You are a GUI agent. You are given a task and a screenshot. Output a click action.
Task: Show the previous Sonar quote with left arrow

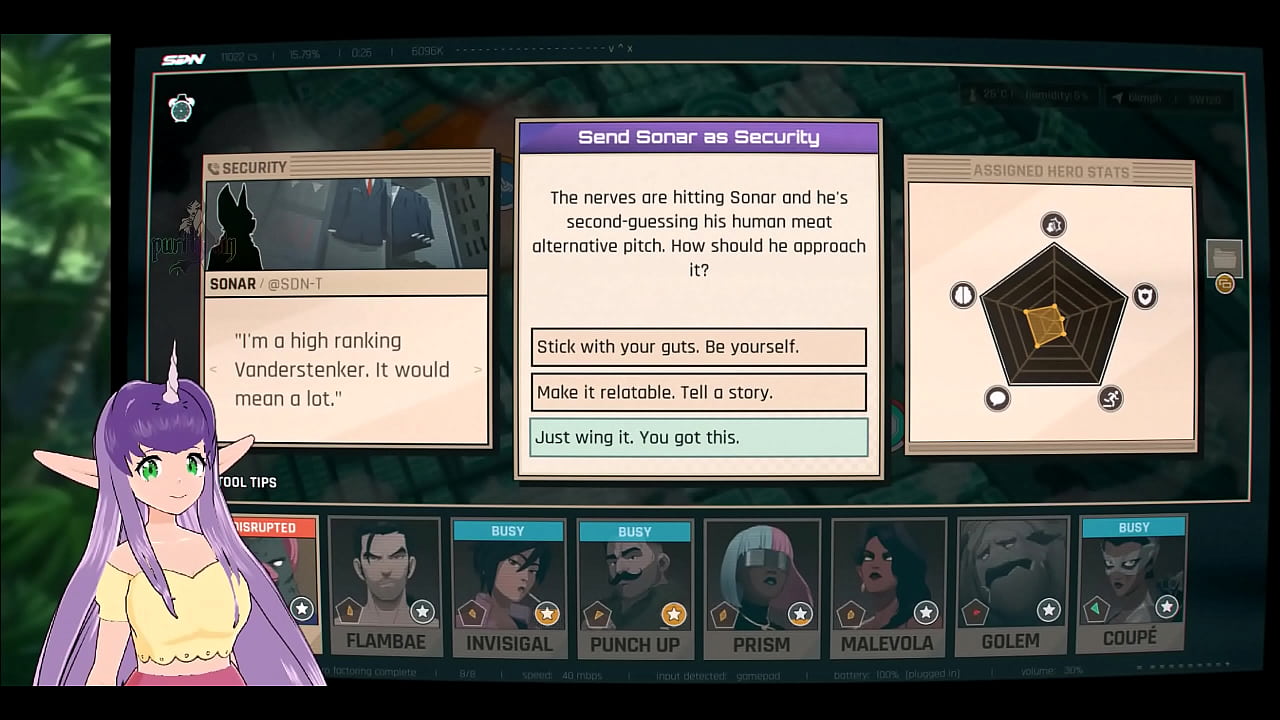[212, 370]
